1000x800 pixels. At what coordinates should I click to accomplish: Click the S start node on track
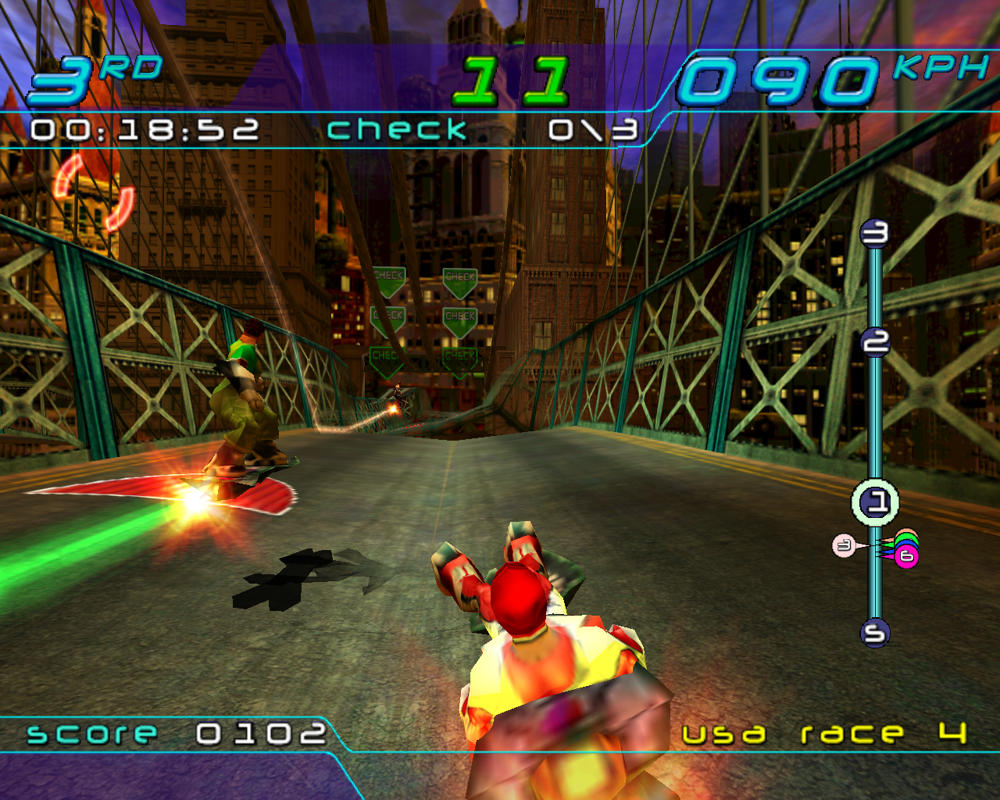[875, 632]
